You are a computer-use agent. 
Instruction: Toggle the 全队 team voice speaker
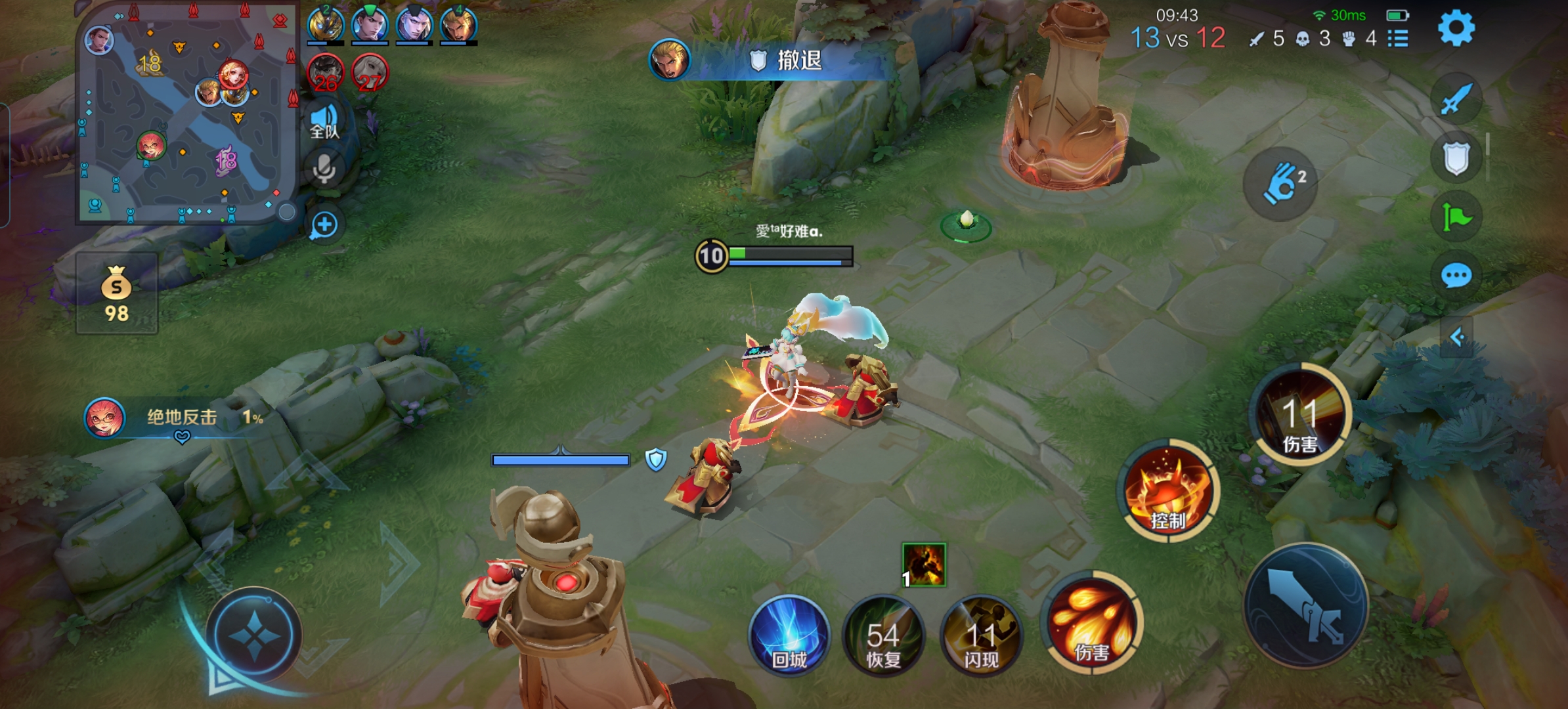click(x=324, y=121)
